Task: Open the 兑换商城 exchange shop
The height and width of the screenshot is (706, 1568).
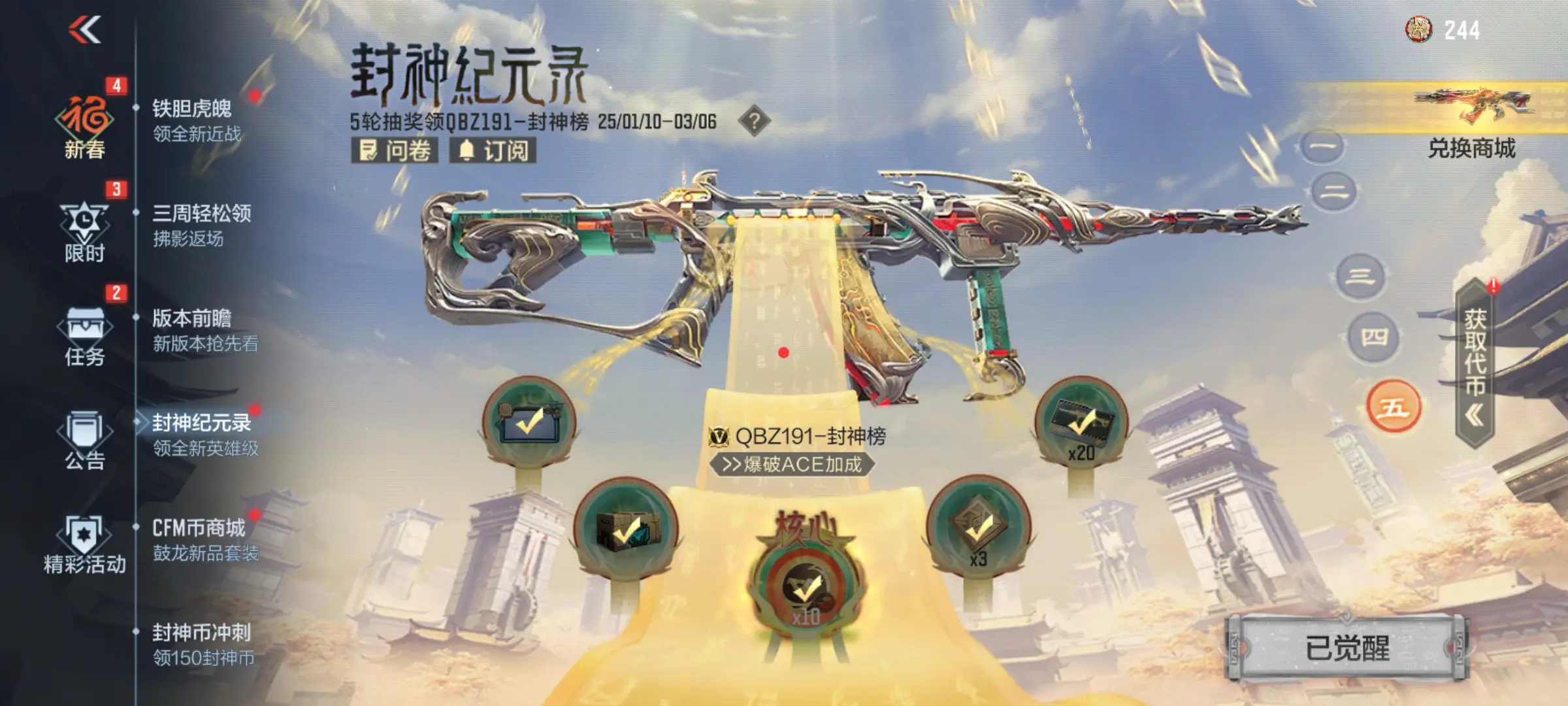Action: pos(1471,124)
